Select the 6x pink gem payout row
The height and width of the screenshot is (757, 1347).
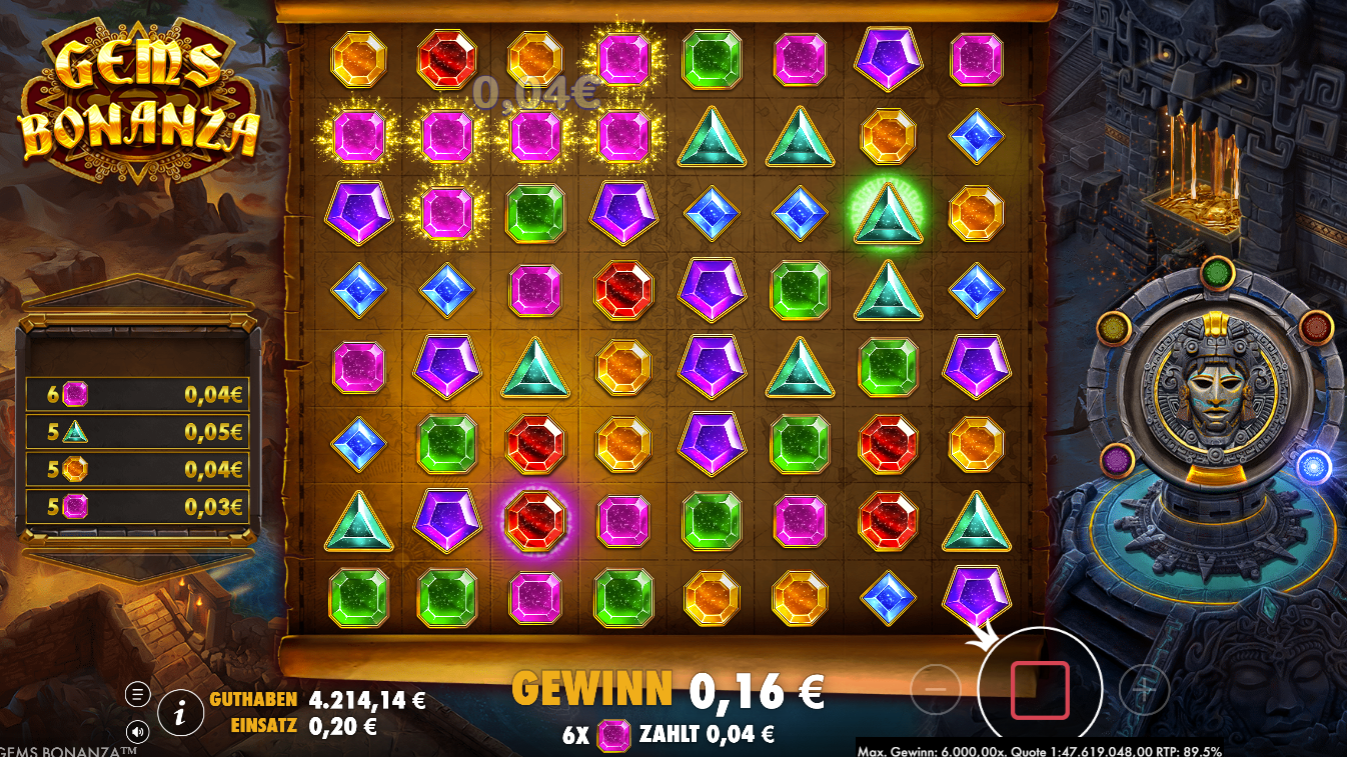(x=135, y=394)
